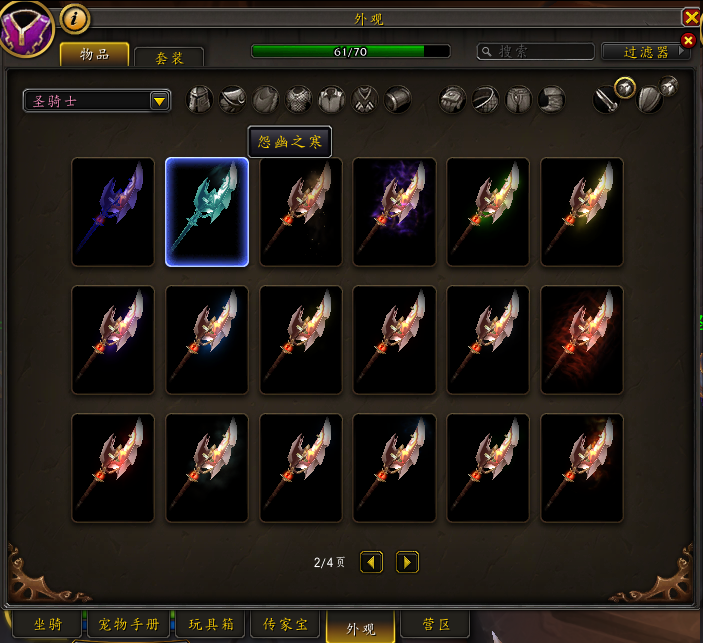
Task: Select the purple-aura axe appearance
Action: tap(395, 212)
